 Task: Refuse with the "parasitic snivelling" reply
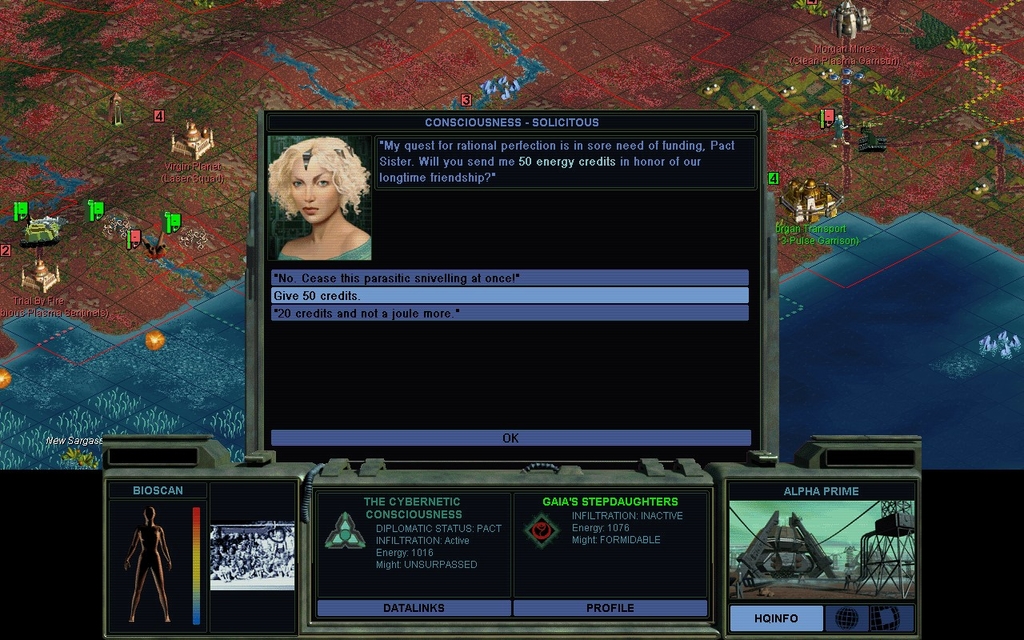click(509, 278)
